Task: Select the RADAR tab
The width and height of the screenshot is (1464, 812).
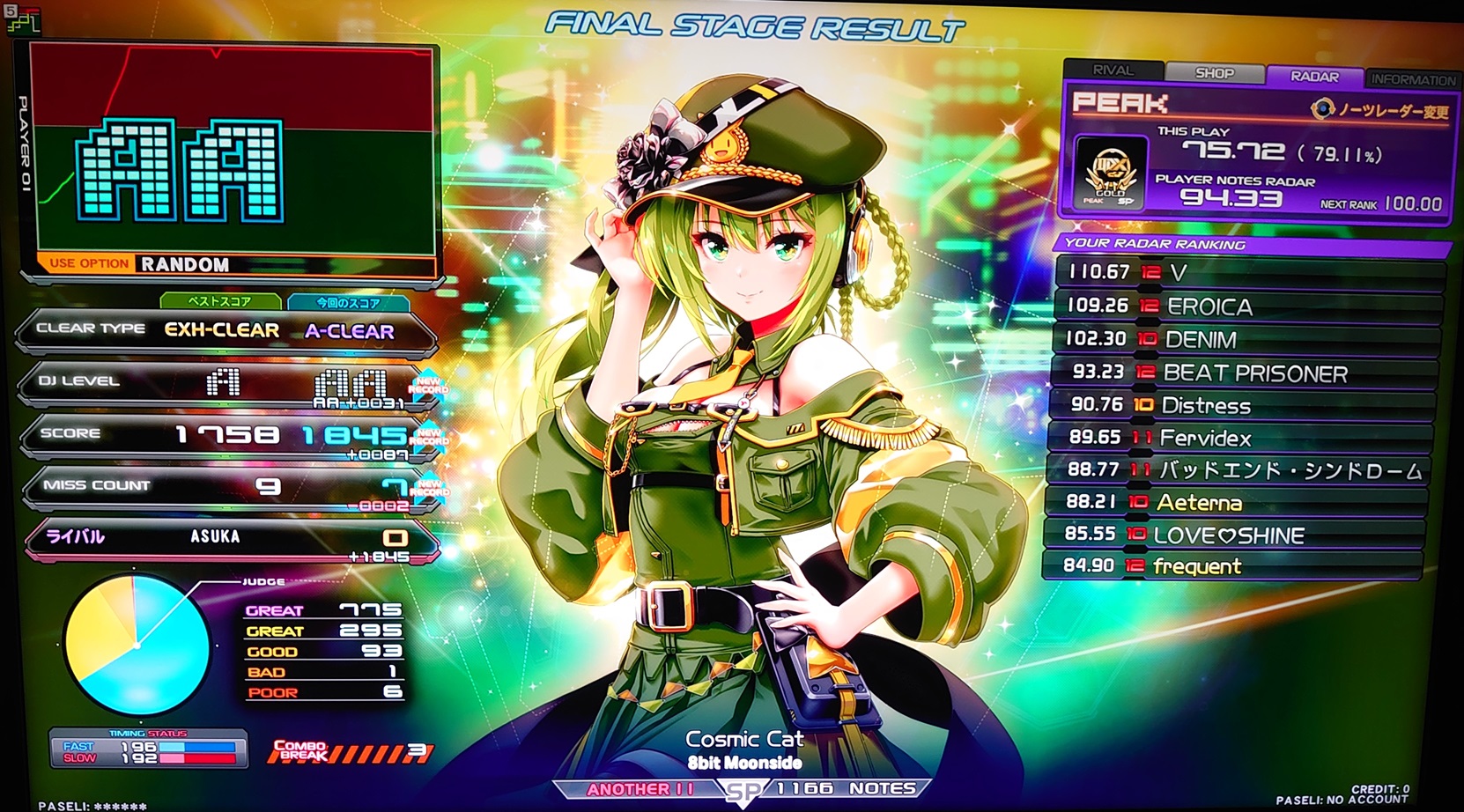Action: pos(1313,77)
